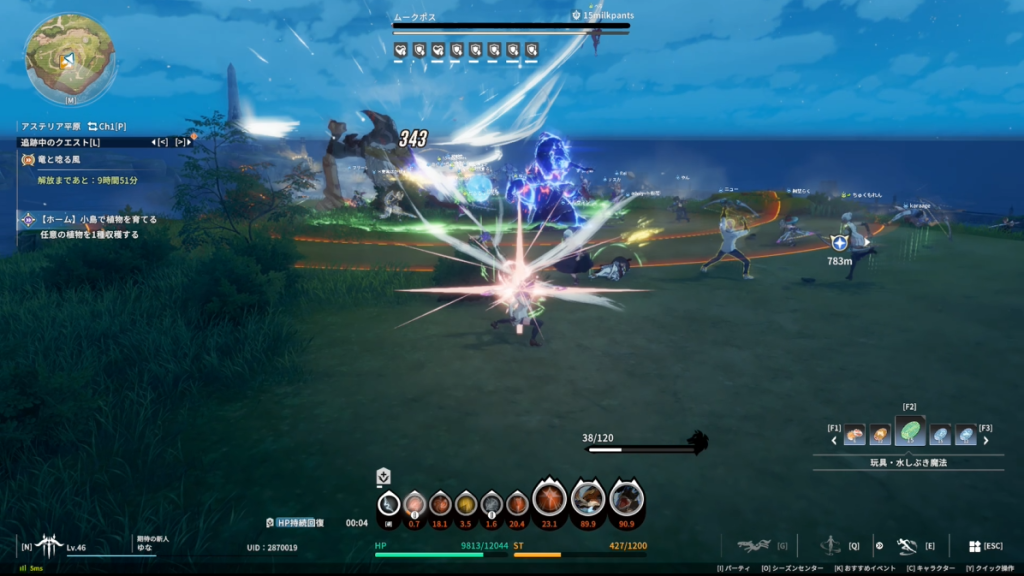The width and height of the screenshot is (1024, 576).
Task: Activate the large red burst skill (23.1)
Action: pos(549,498)
